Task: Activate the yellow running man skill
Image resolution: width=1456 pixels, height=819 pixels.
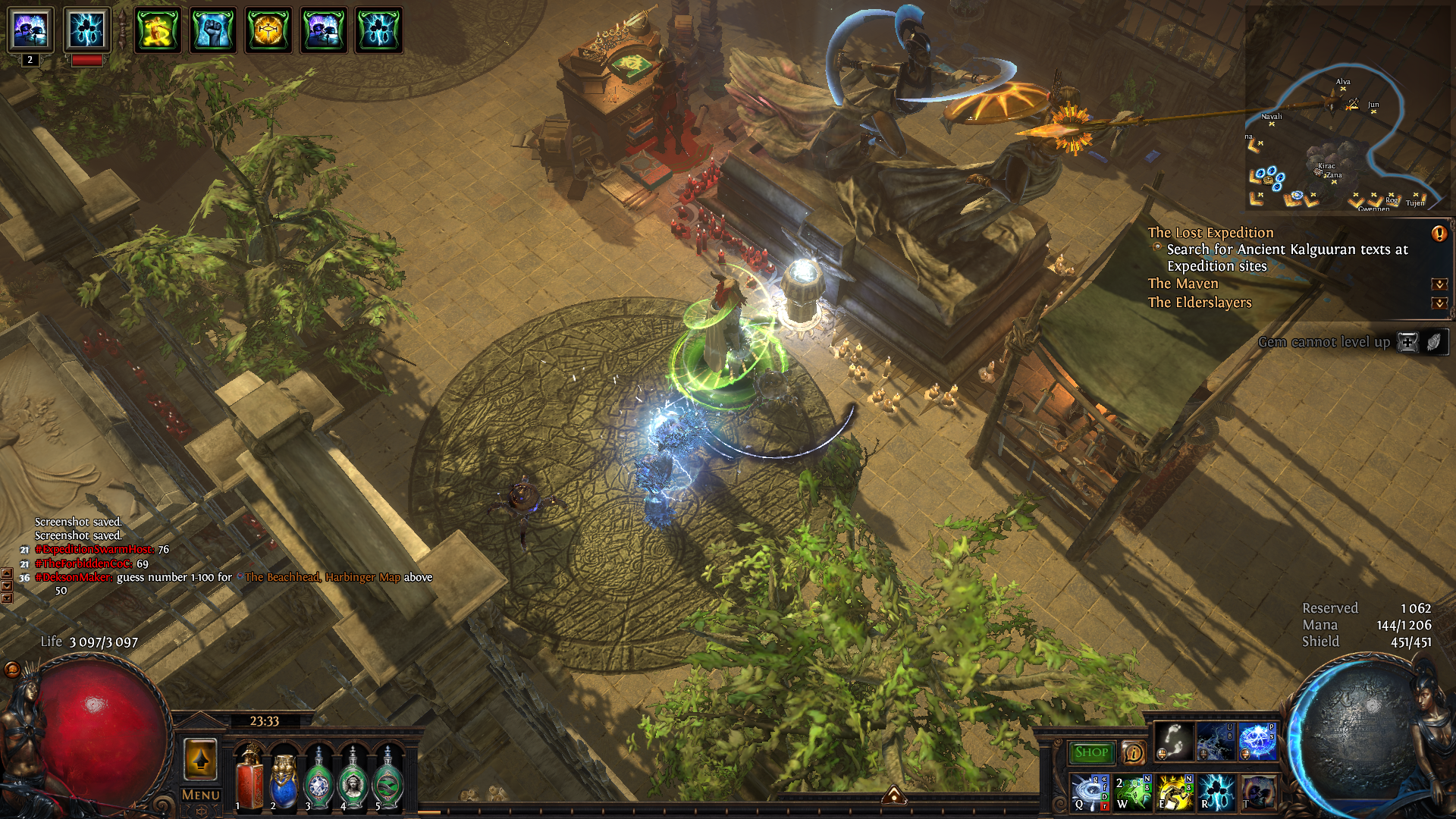Action: point(1175,792)
